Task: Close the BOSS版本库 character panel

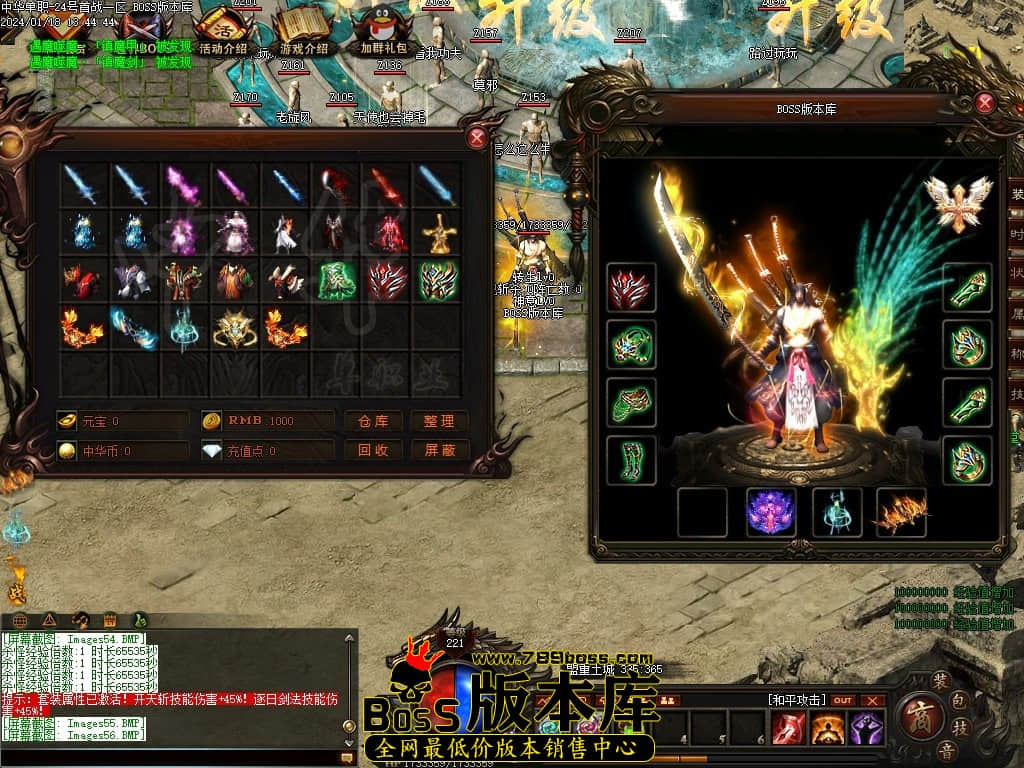Action: point(985,102)
